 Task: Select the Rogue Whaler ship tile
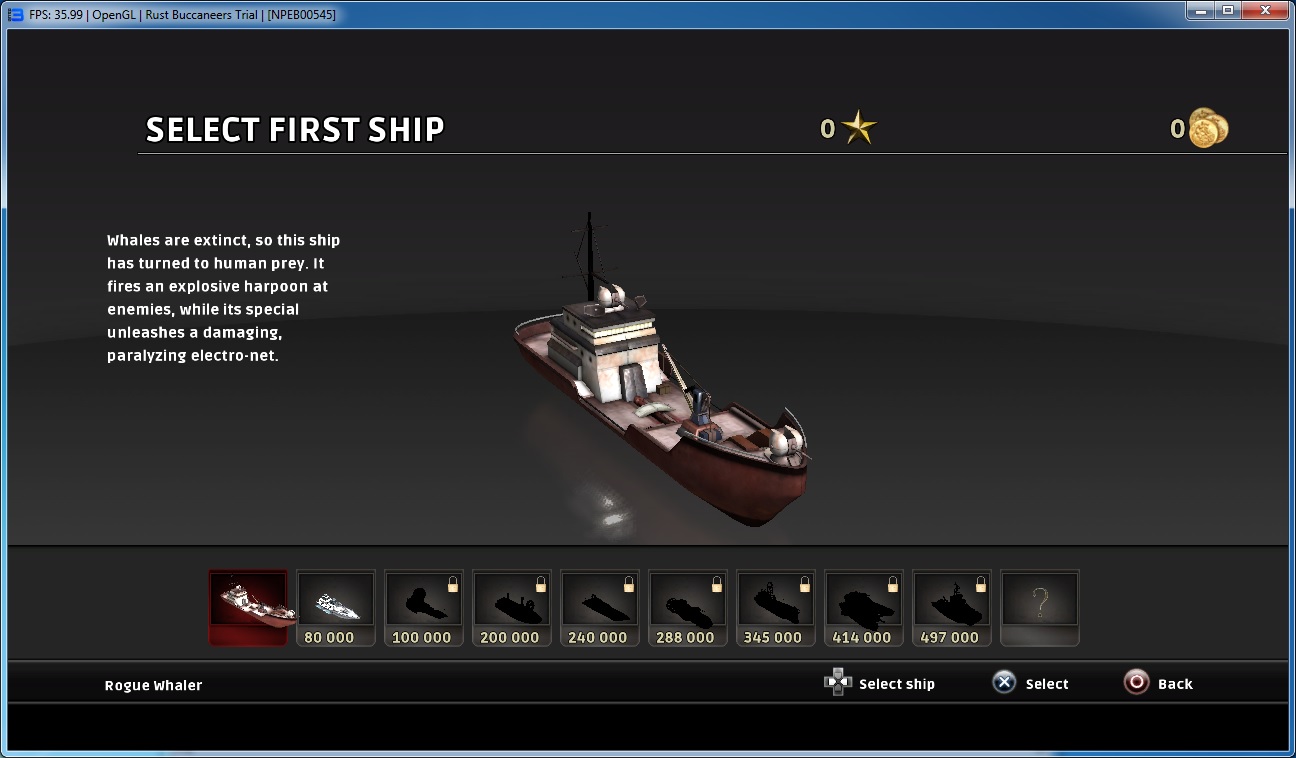pyautogui.click(x=248, y=607)
